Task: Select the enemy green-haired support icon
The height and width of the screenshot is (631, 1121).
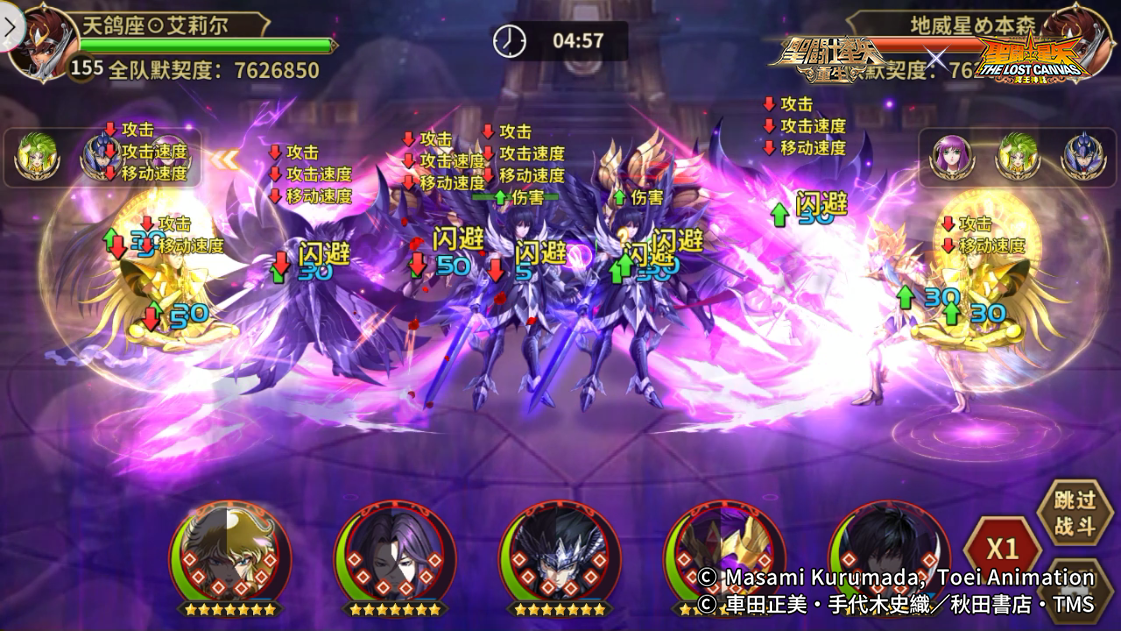Action: tap(1017, 158)
